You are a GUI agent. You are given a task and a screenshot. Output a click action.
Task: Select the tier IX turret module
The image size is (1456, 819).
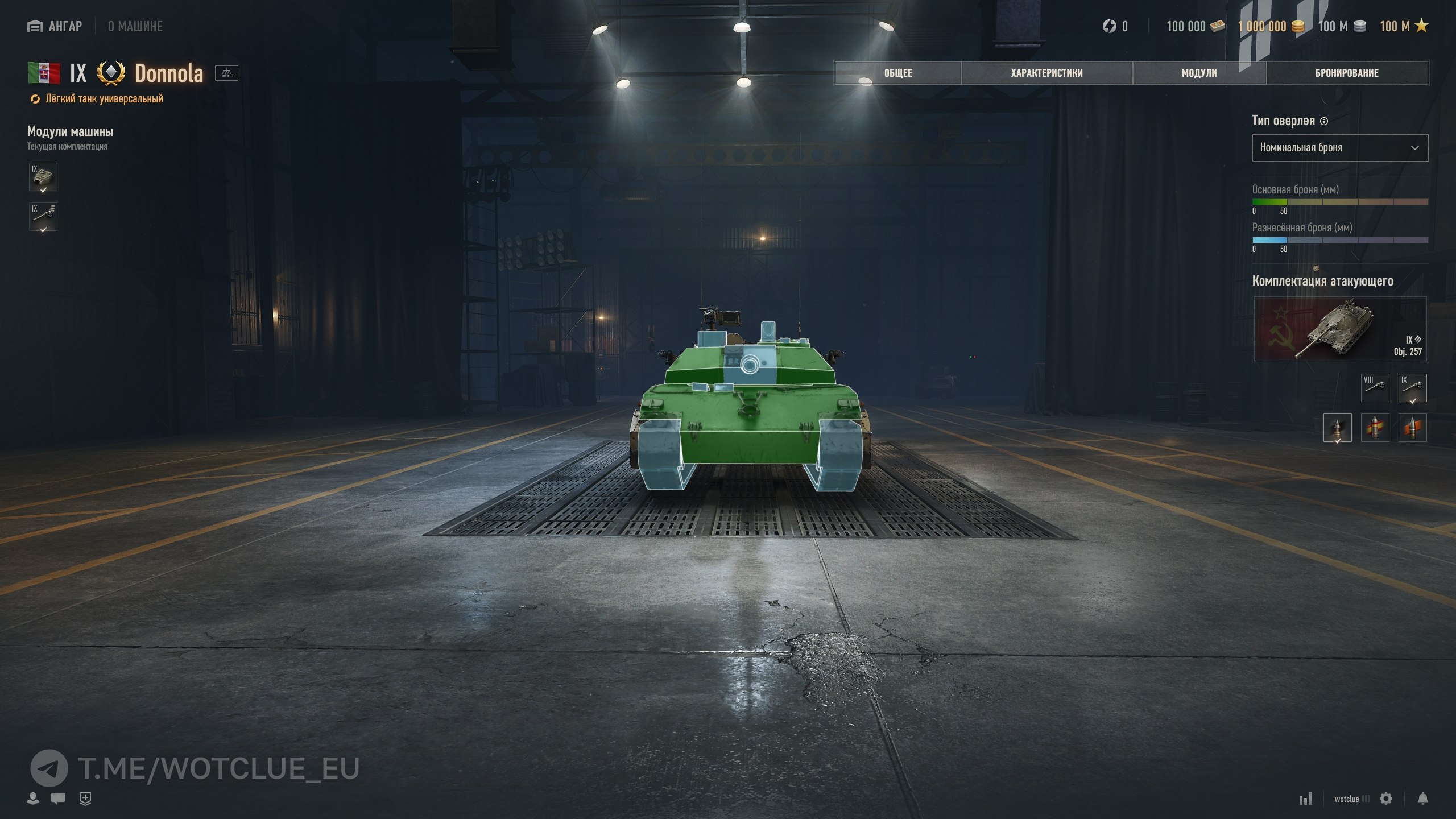coord(43,177)
